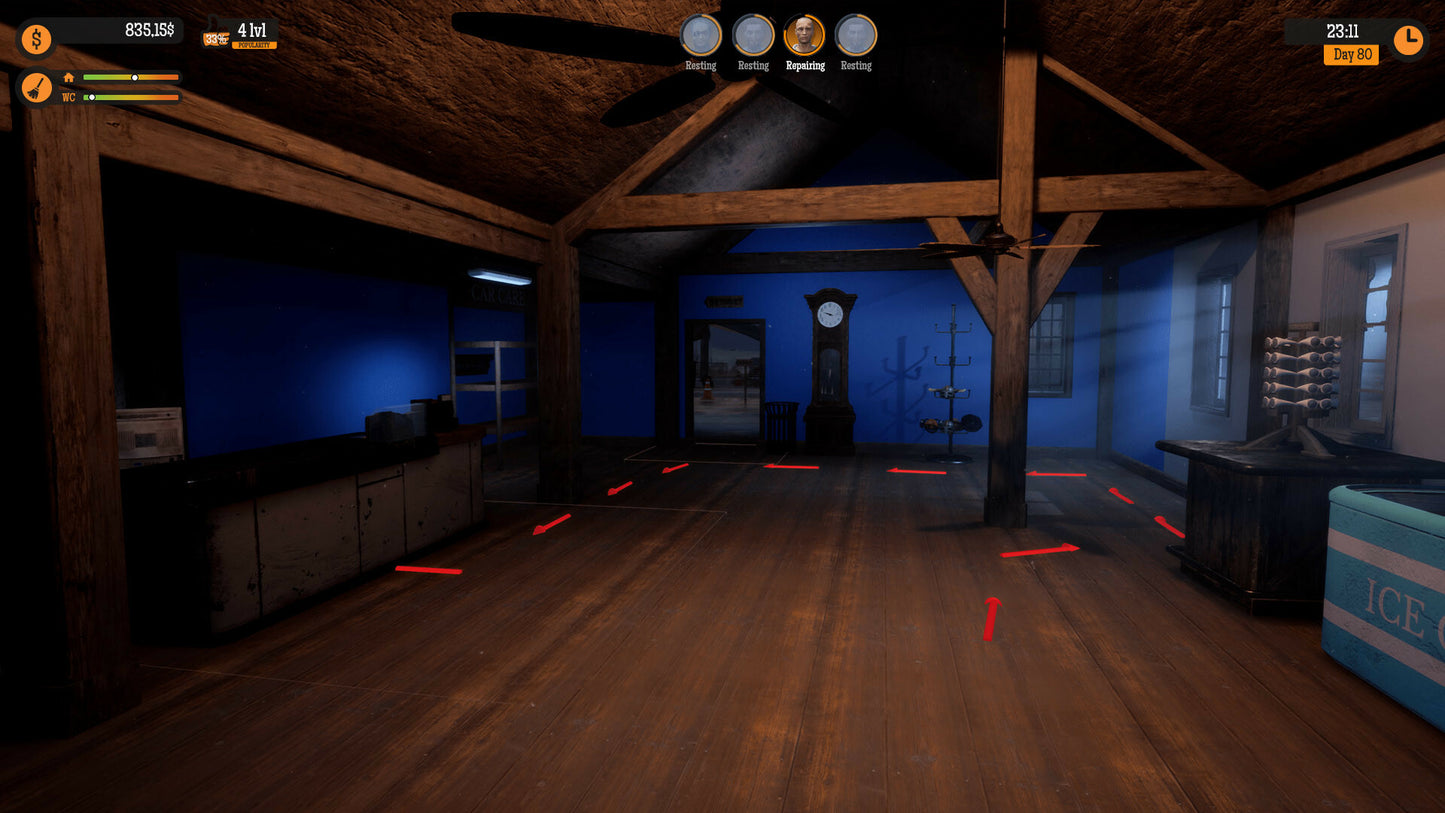The width and height of the screenshot is (1445, 813).
Task: Click the orange dollar money icon
Action: 37,40
